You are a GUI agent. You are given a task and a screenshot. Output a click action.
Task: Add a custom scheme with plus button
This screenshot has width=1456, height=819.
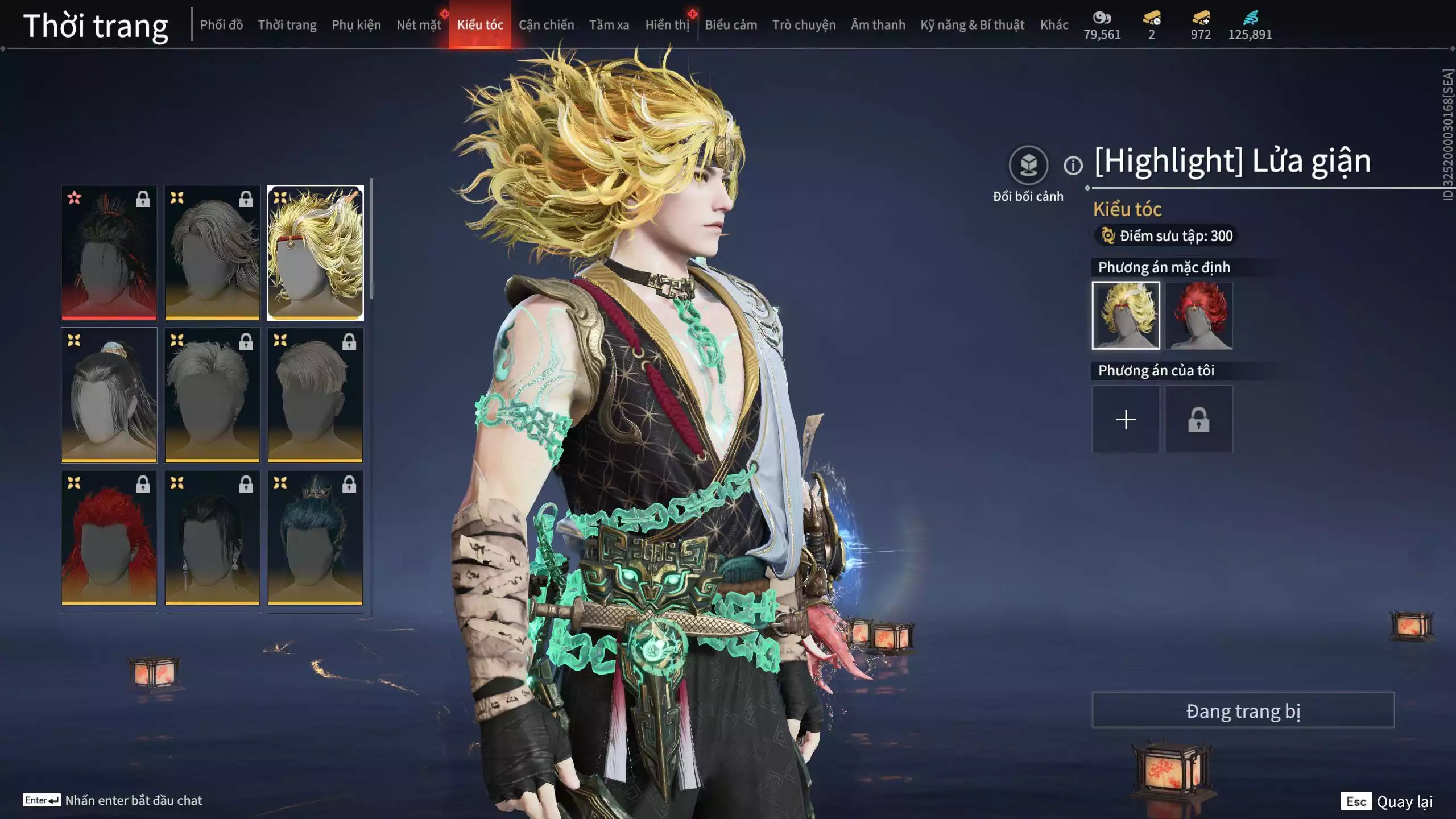click(x=1126, y=420)
